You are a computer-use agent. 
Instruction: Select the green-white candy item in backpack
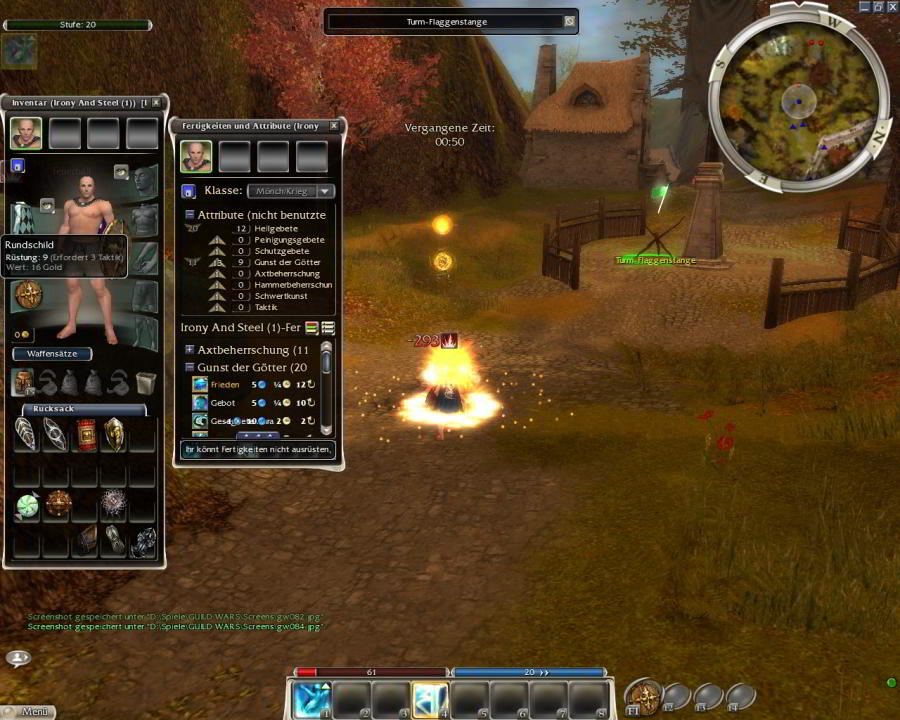coord(27,507)
